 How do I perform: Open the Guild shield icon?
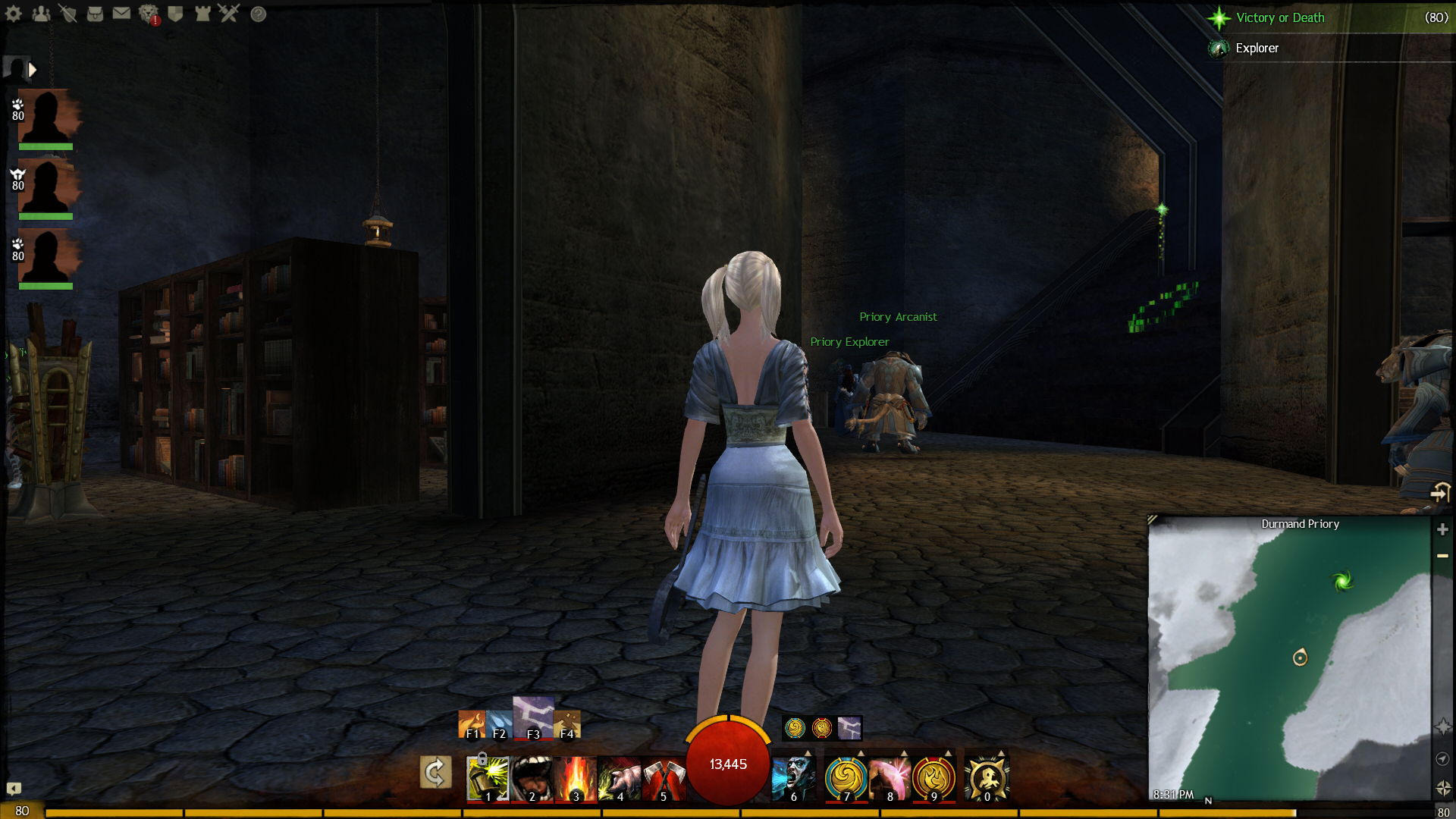175,14
